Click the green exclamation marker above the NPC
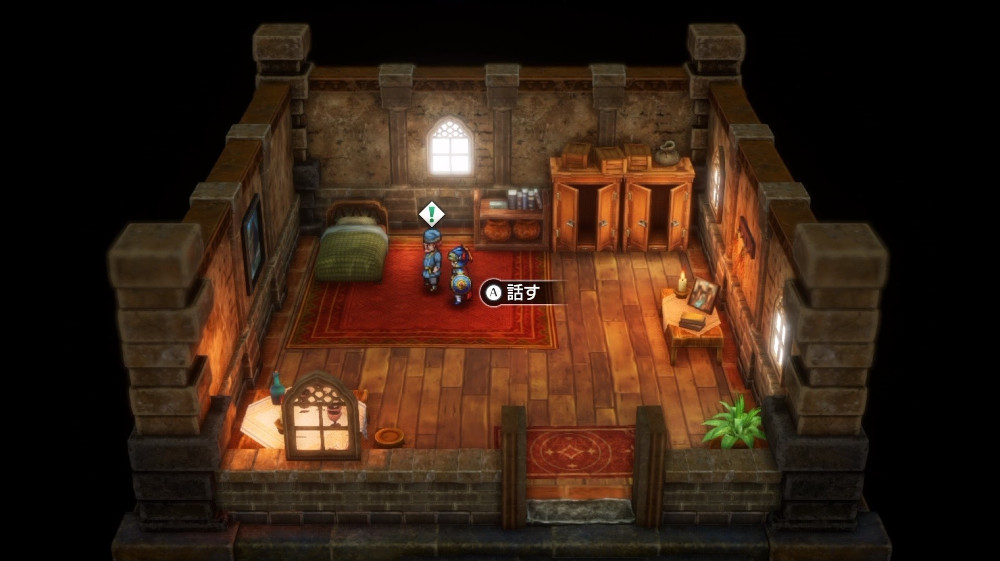1000x561 pixels. coord(431,213)
